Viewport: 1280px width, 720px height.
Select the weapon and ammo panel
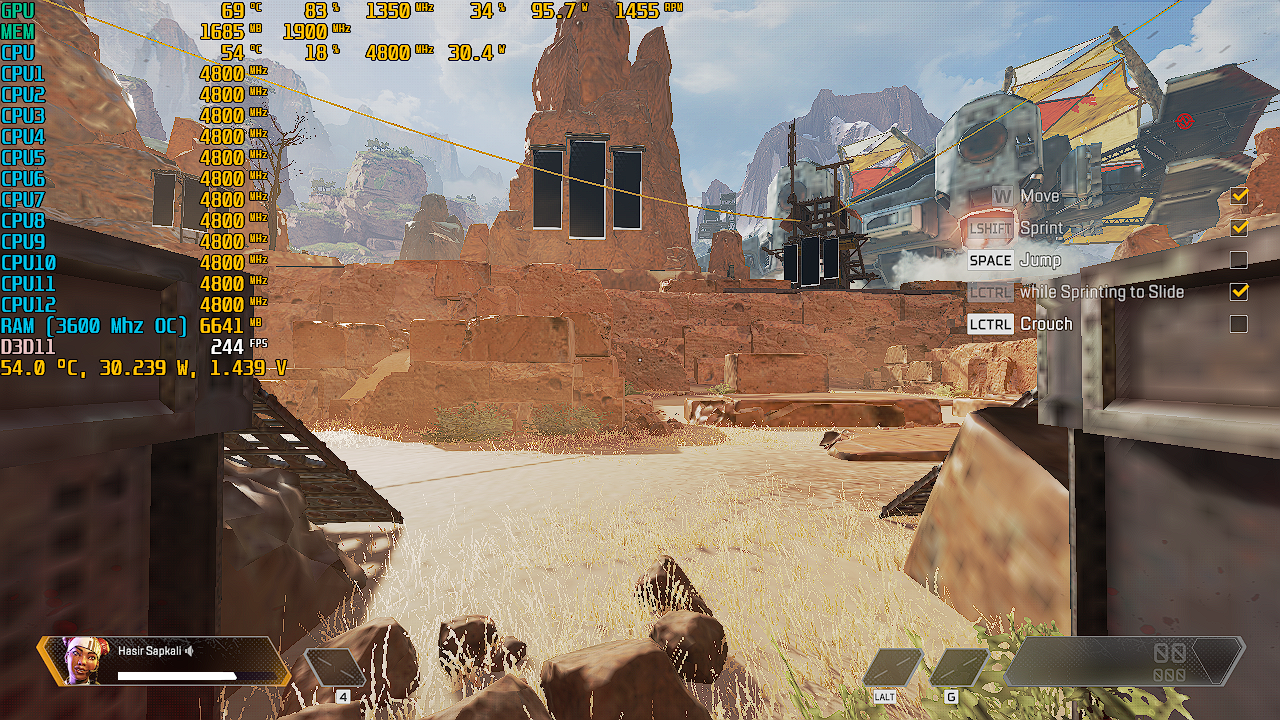[1124, 662]
